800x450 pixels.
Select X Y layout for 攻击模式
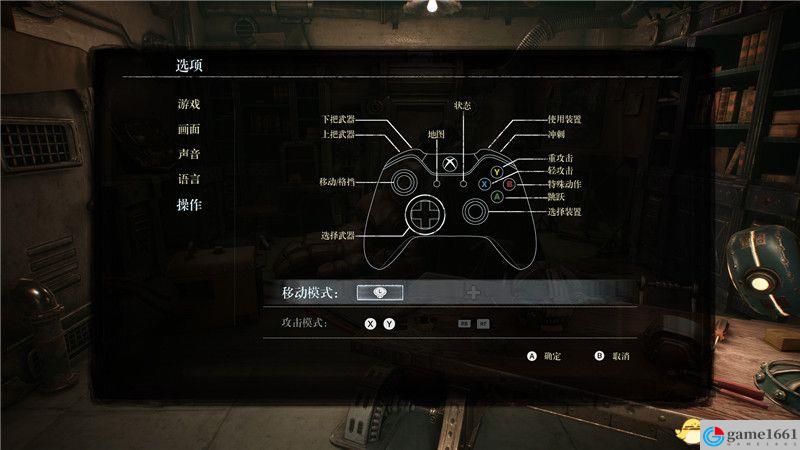[380, 324]
